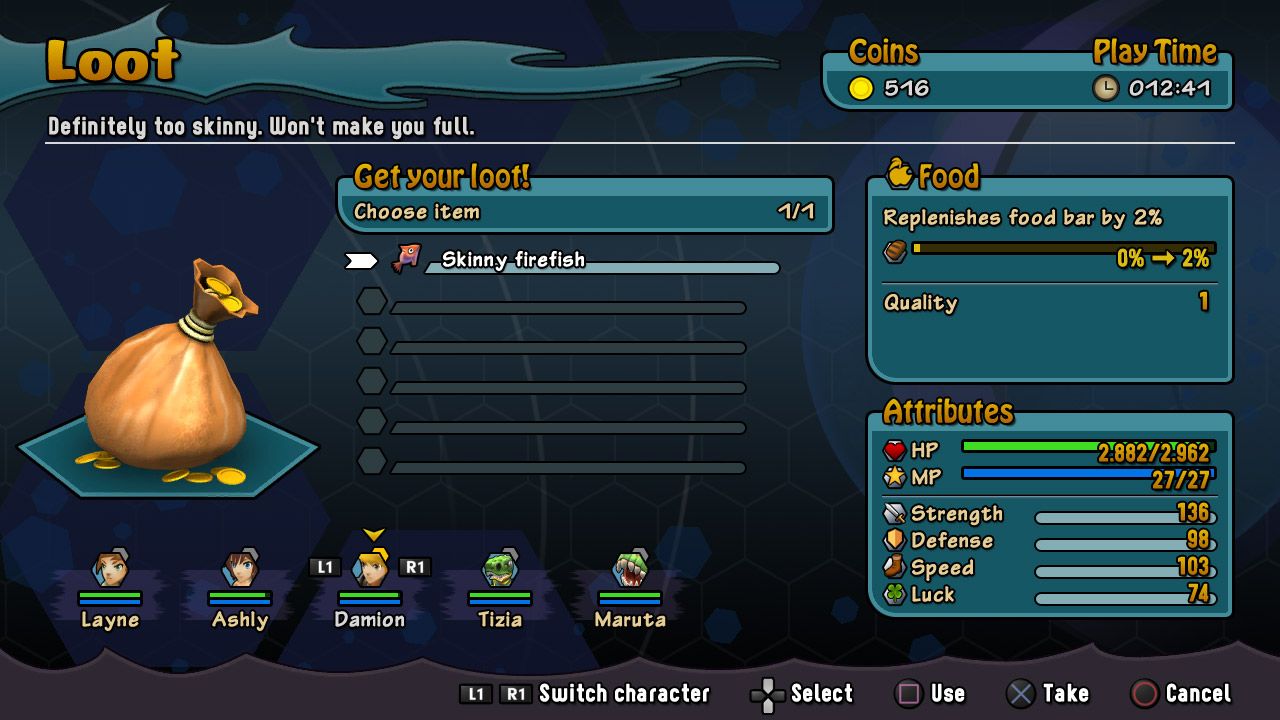Switch to Ashly's portrait
This screenshot has width=1280, height=720.
pos(240,571)
